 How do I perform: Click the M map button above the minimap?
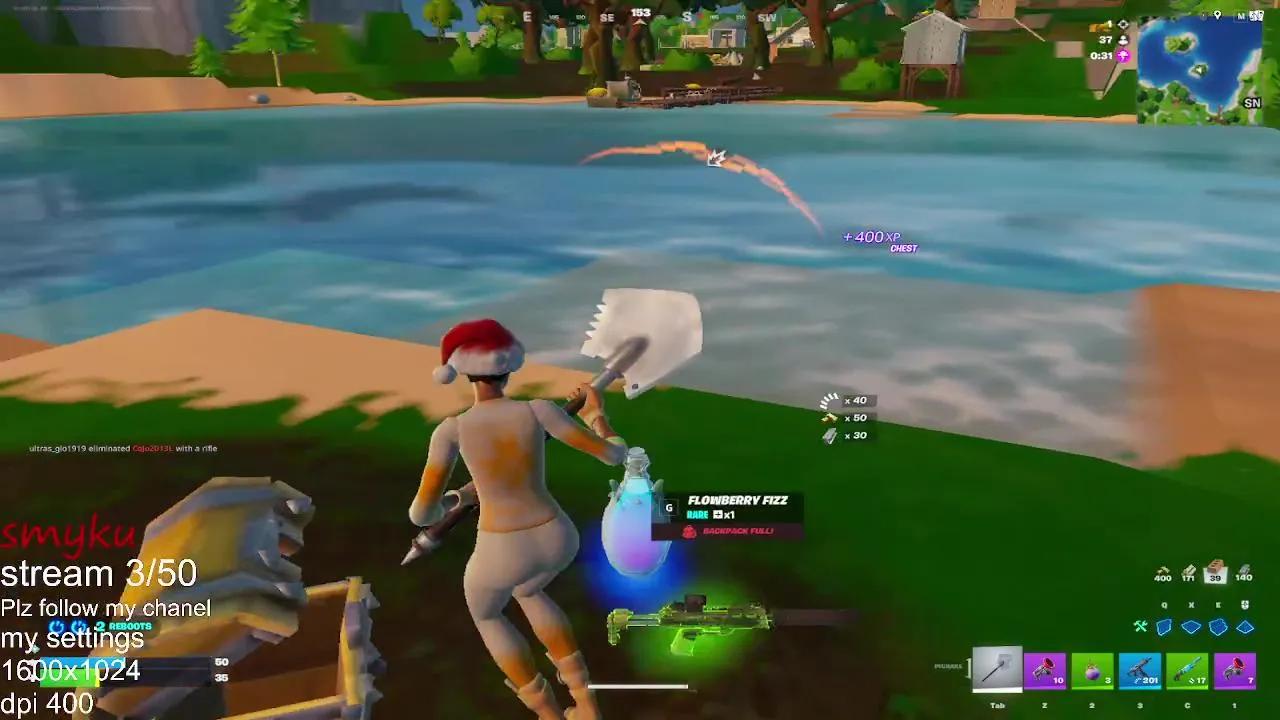coord(1241,17)
